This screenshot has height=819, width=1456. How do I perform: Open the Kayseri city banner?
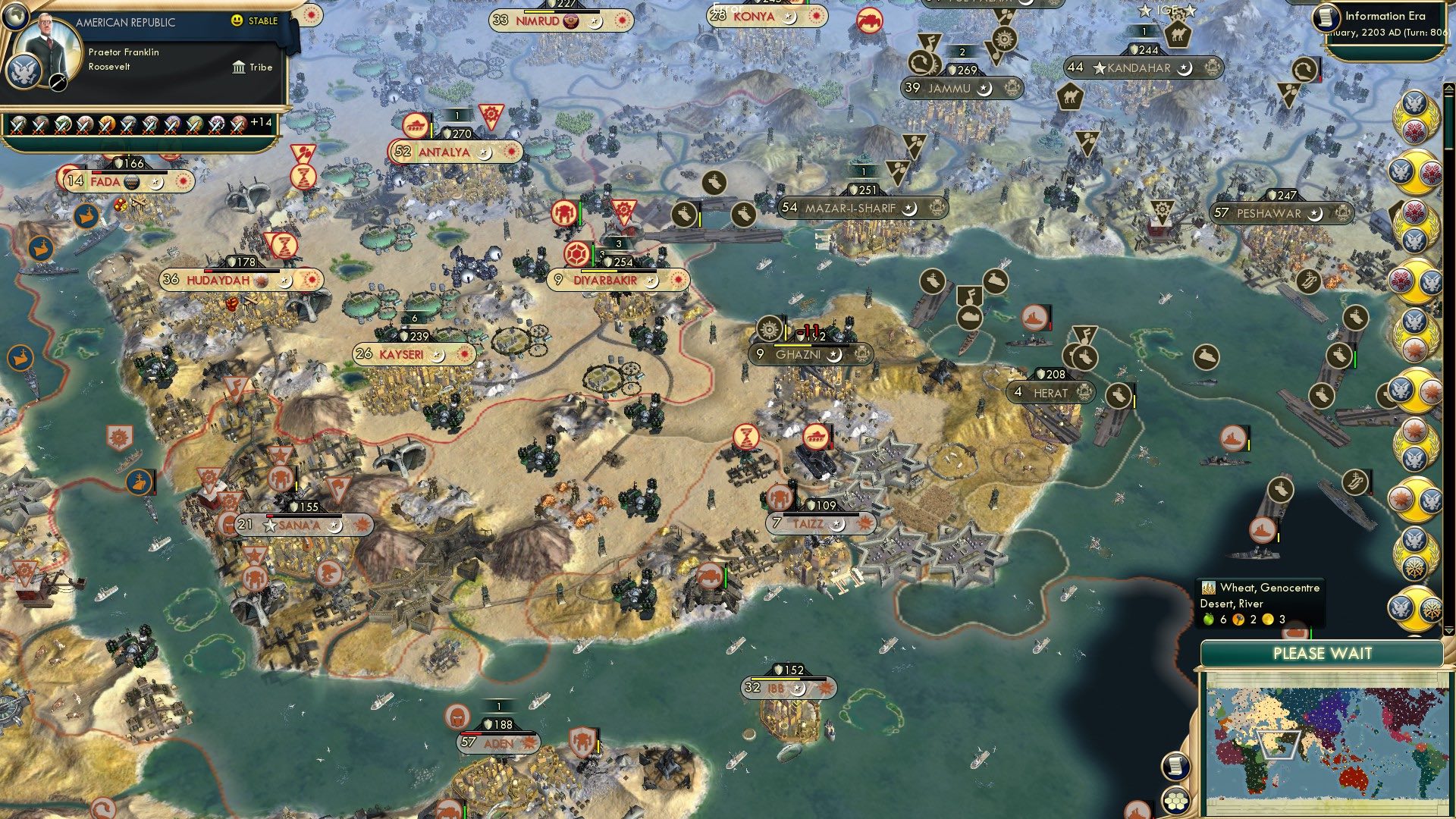[x=402, y=353]
